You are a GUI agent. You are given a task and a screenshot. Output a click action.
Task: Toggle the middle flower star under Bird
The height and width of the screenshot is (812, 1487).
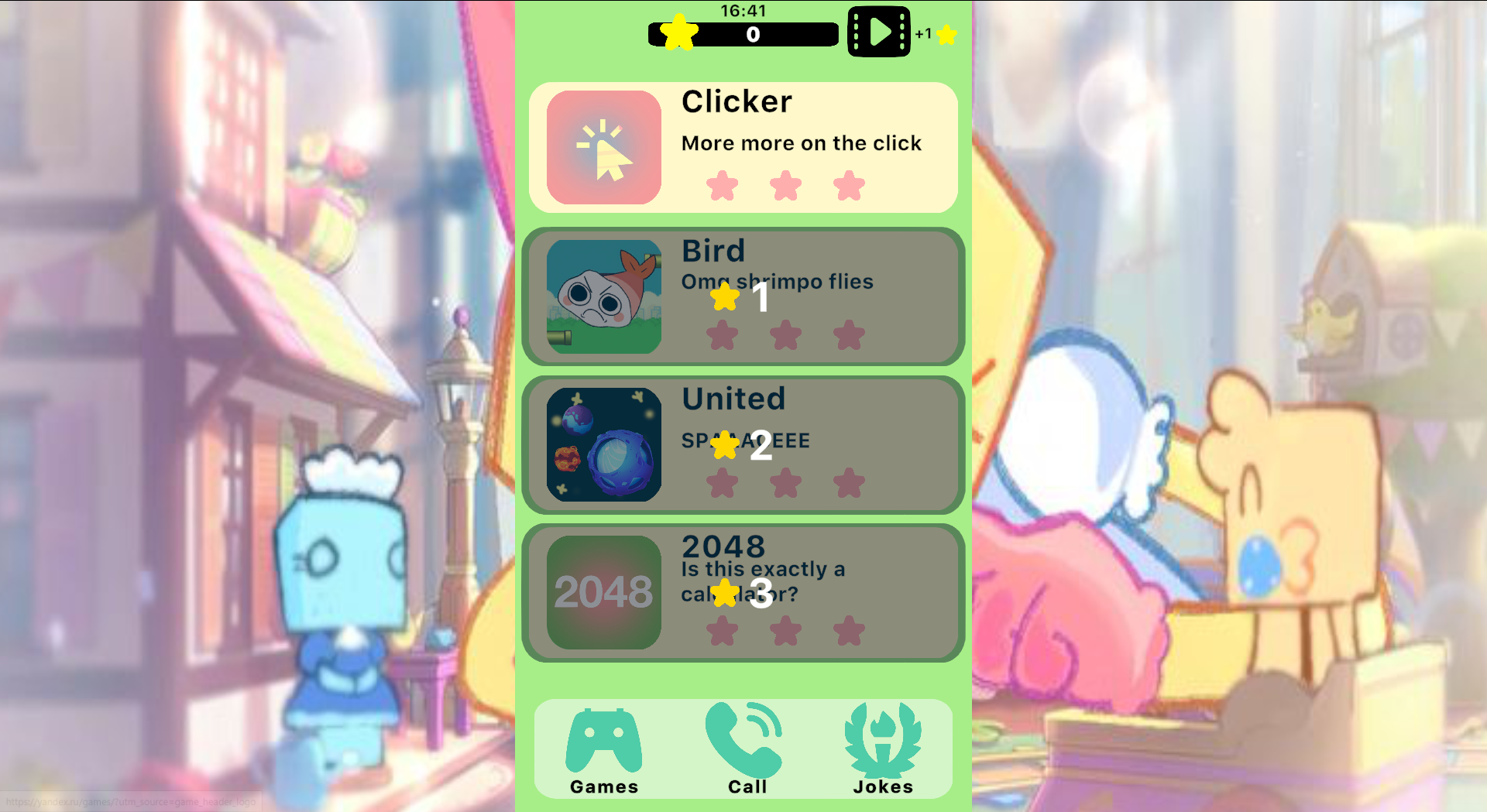(786, 334)
